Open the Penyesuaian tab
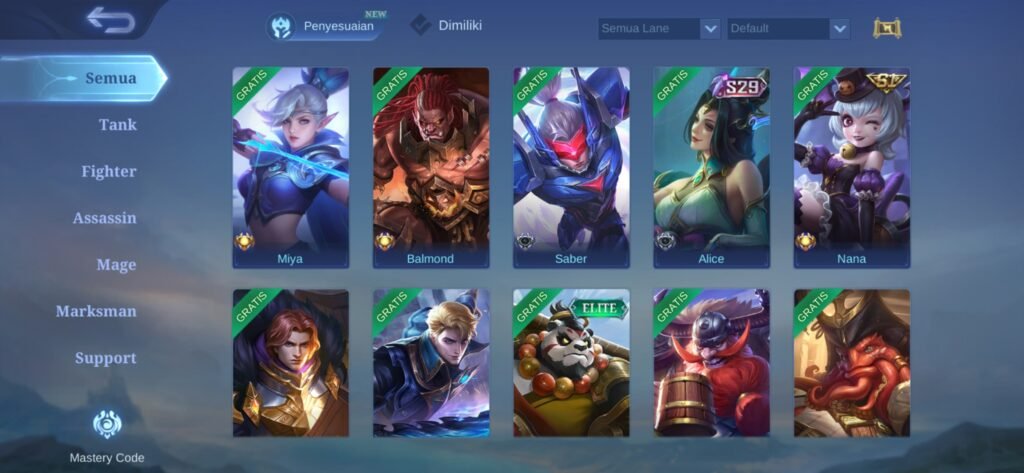This screenshot has height=473, width=1024. (x=328, y=27)
